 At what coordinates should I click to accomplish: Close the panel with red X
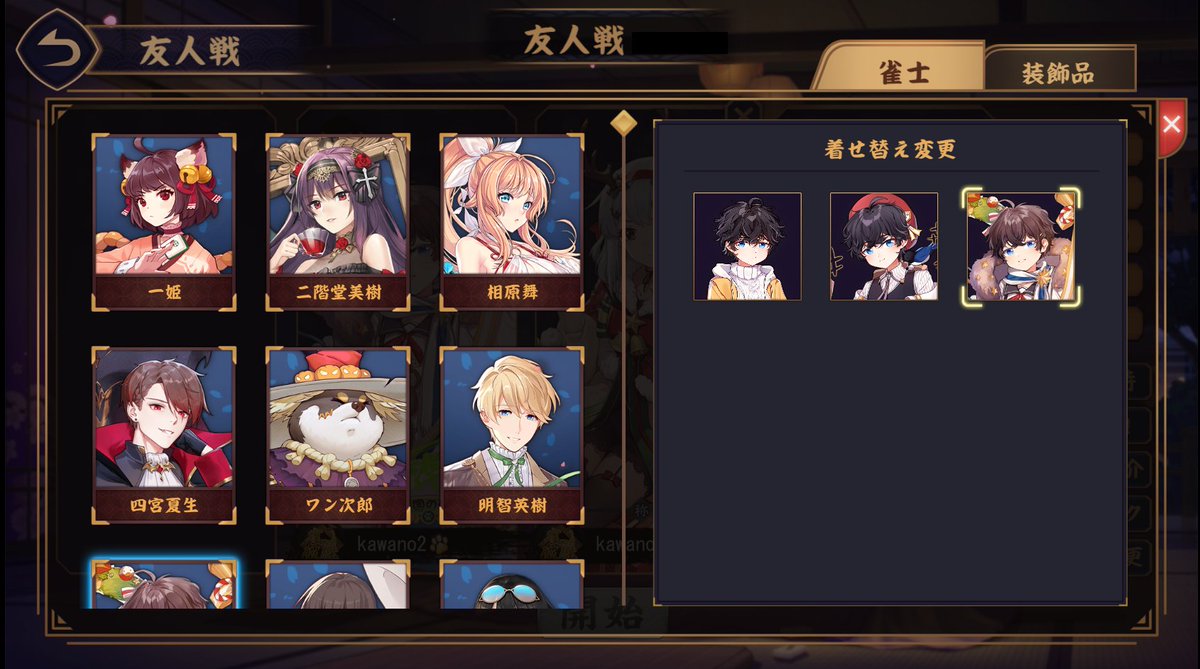(1170, 124)
